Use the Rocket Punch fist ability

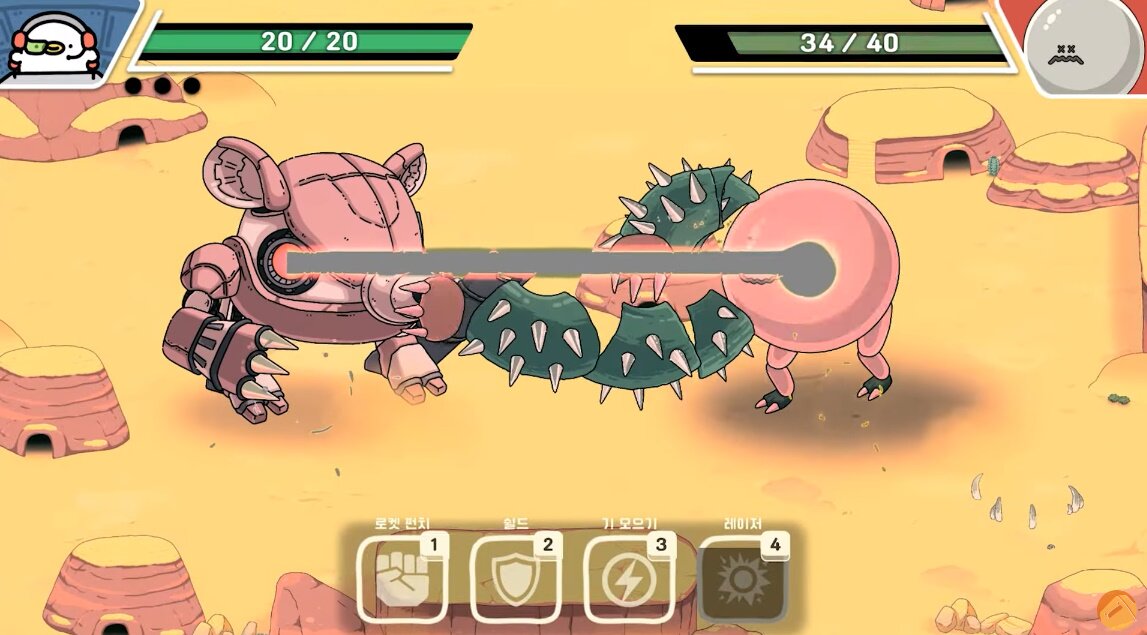point(401,580)
